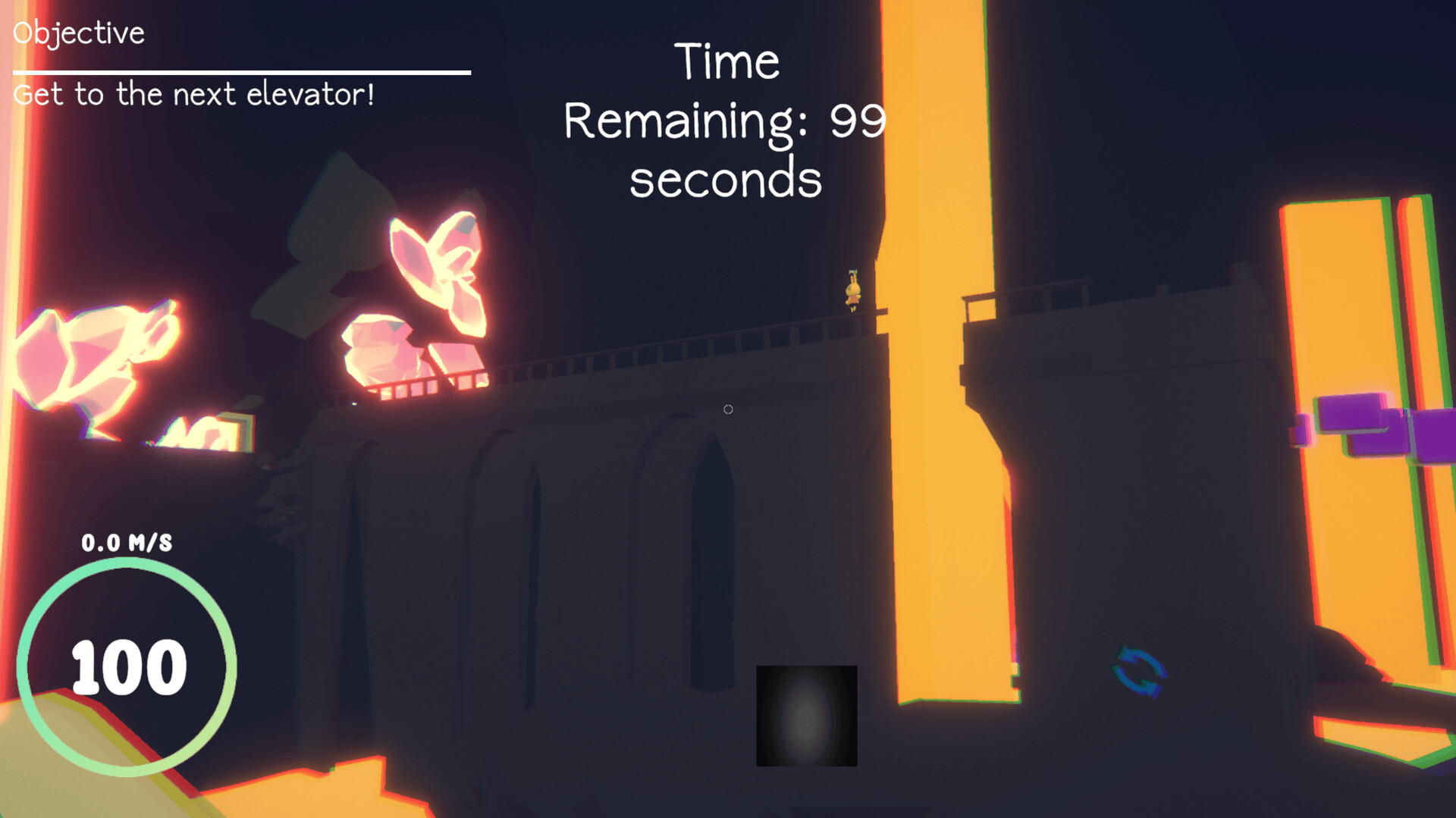This screenshot has width=1456, height=818.
Task: Click the Objective heading text
Action: (x=80, y=32)
